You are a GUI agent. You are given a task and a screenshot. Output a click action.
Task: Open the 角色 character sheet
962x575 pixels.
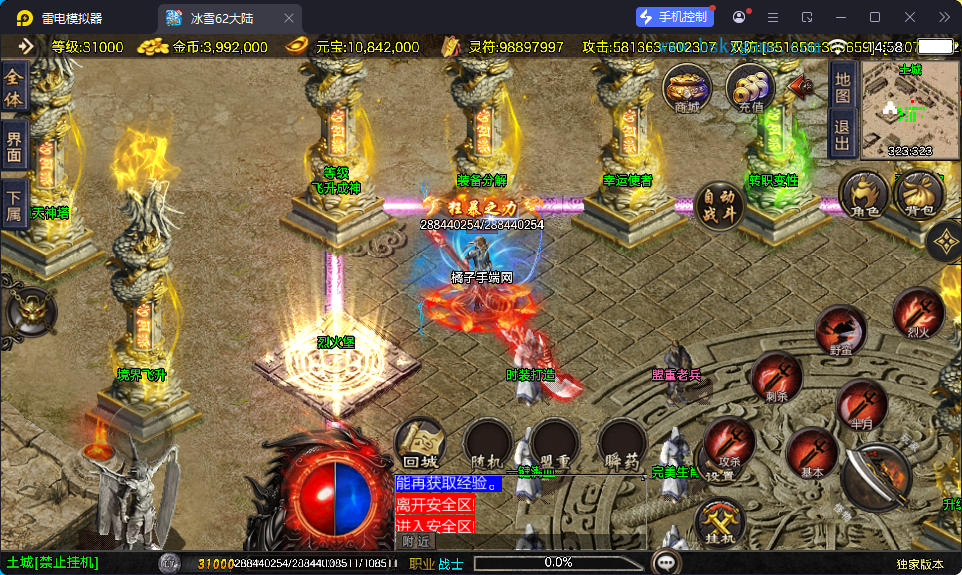tap(863, 194)
